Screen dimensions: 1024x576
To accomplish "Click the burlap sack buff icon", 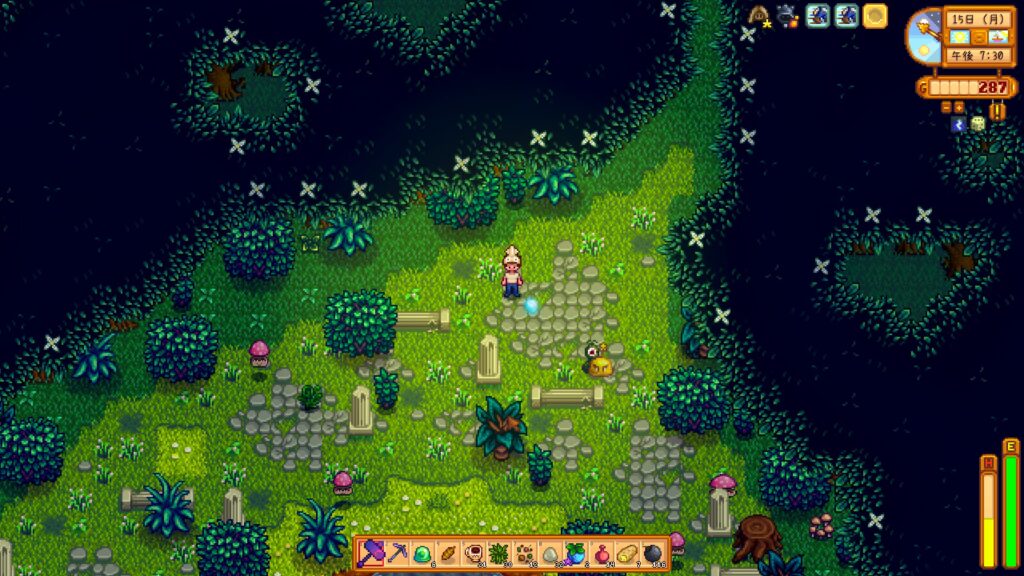I will (760, 16).
